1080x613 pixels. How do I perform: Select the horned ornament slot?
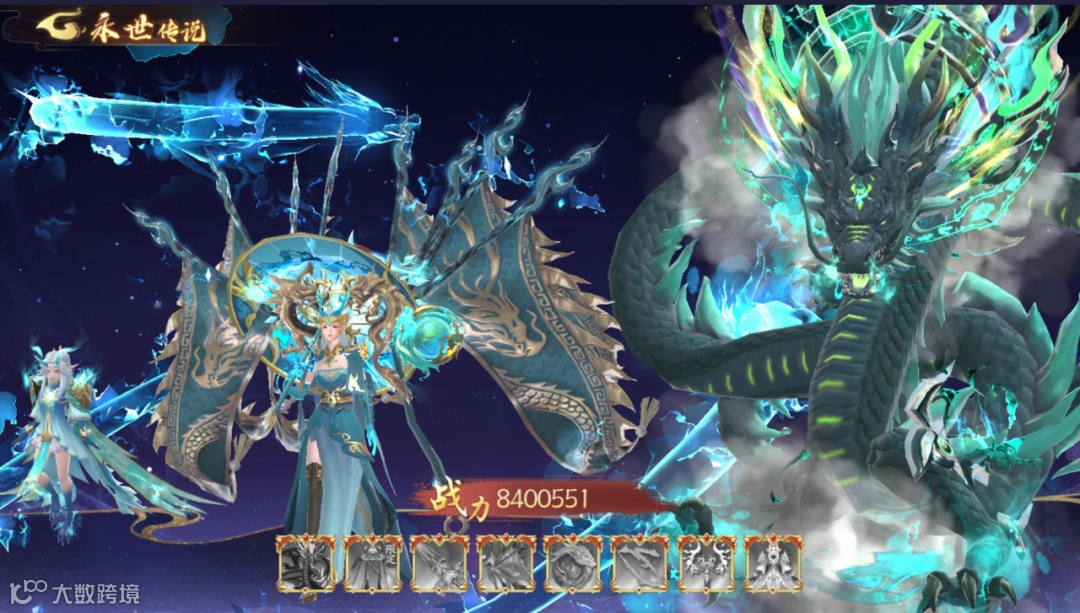pos(706,564)
